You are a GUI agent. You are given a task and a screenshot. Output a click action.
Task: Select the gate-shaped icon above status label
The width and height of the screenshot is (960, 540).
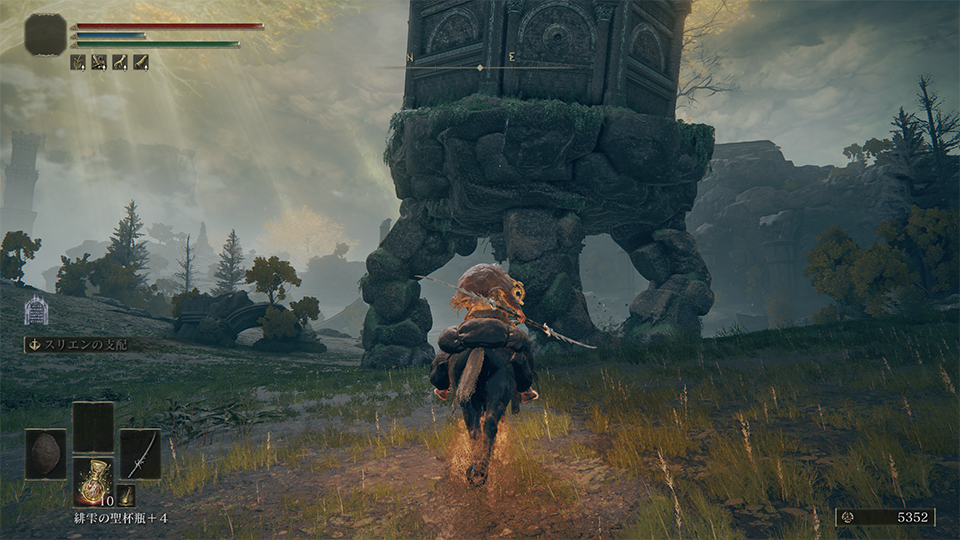point(36,311)
